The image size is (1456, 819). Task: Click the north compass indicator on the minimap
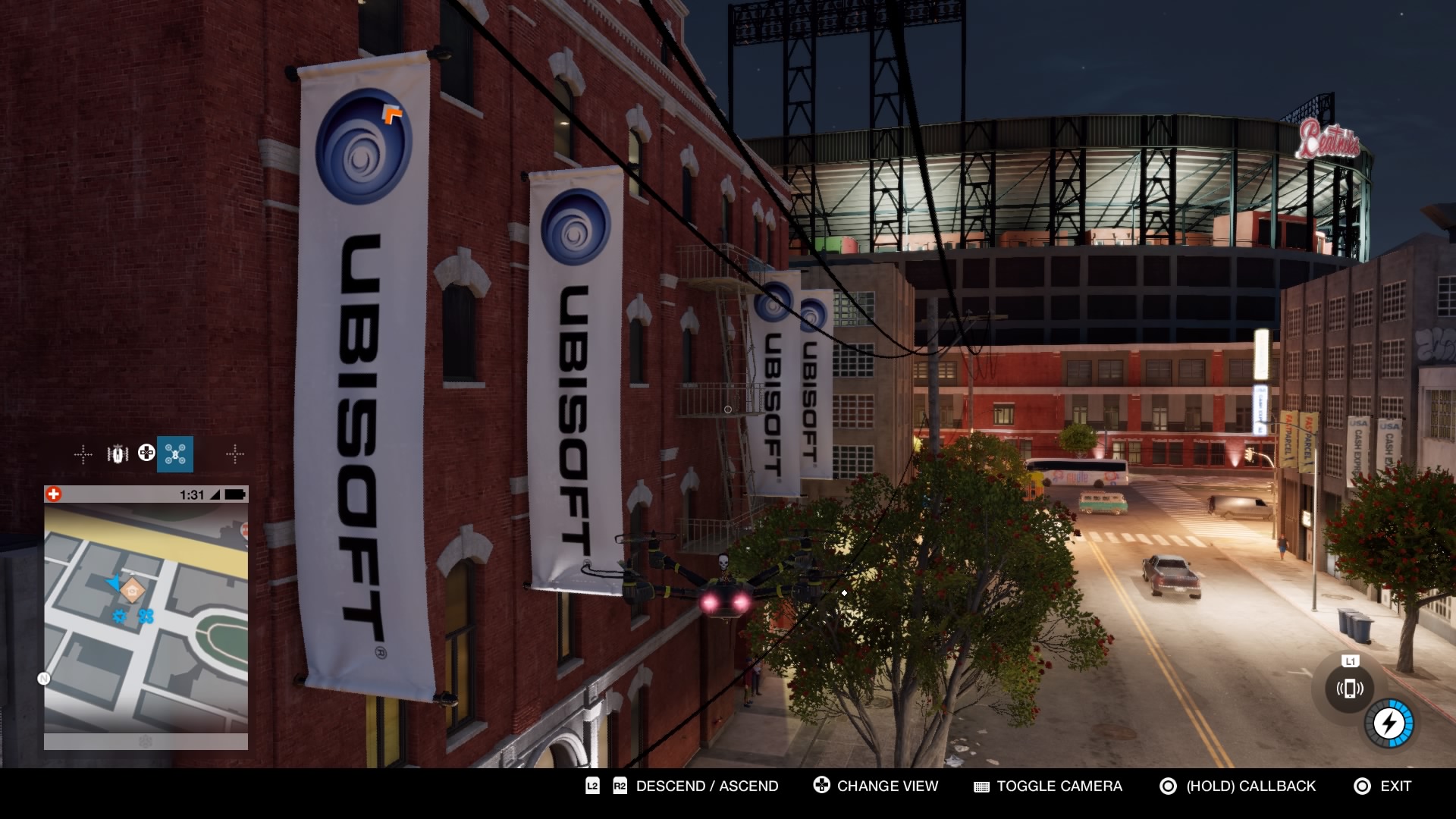point(44,679)
